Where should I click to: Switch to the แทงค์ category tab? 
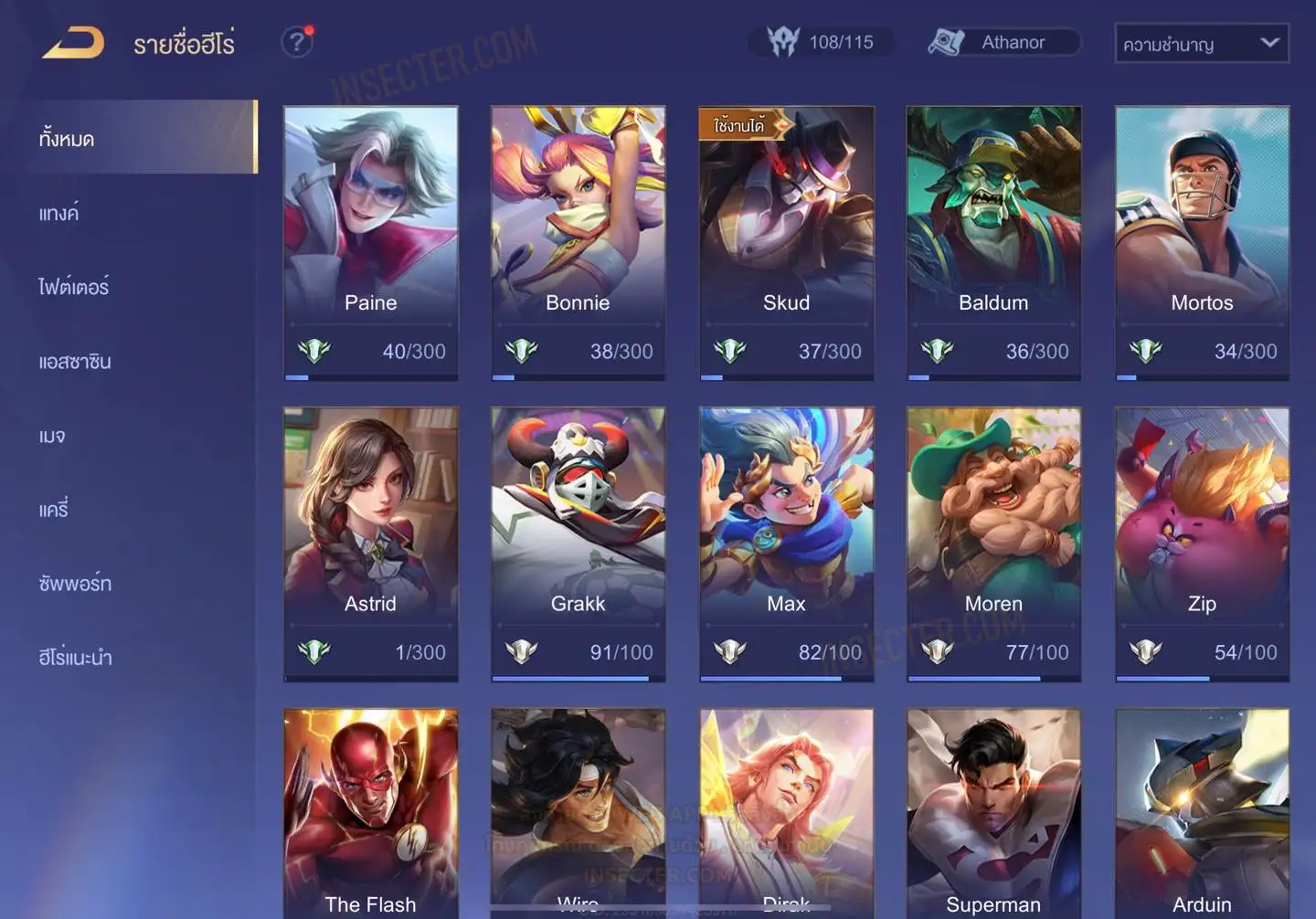coord(59,214)
